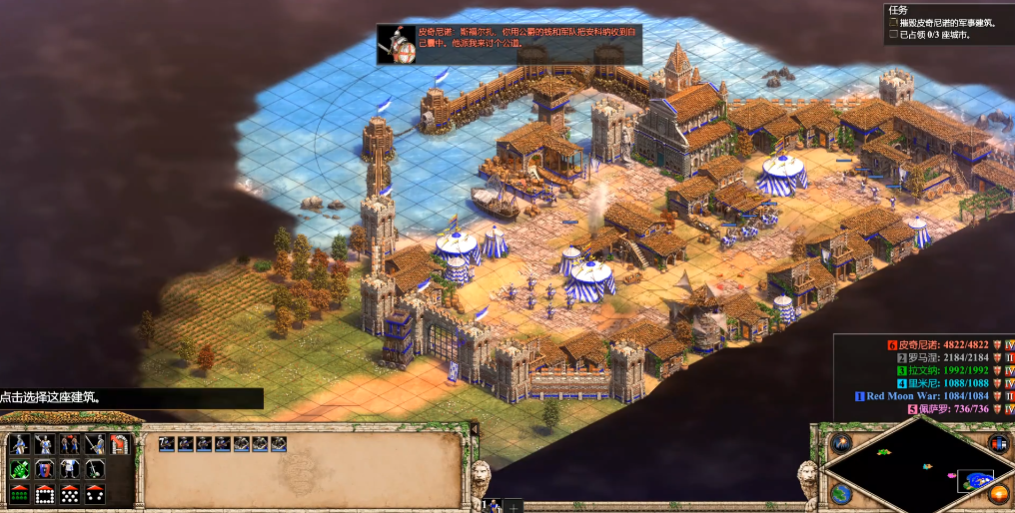Collapse the panel using the small arrow
Image resolution: width=1015 pixels, height=513 pixels.
[474, 429]
